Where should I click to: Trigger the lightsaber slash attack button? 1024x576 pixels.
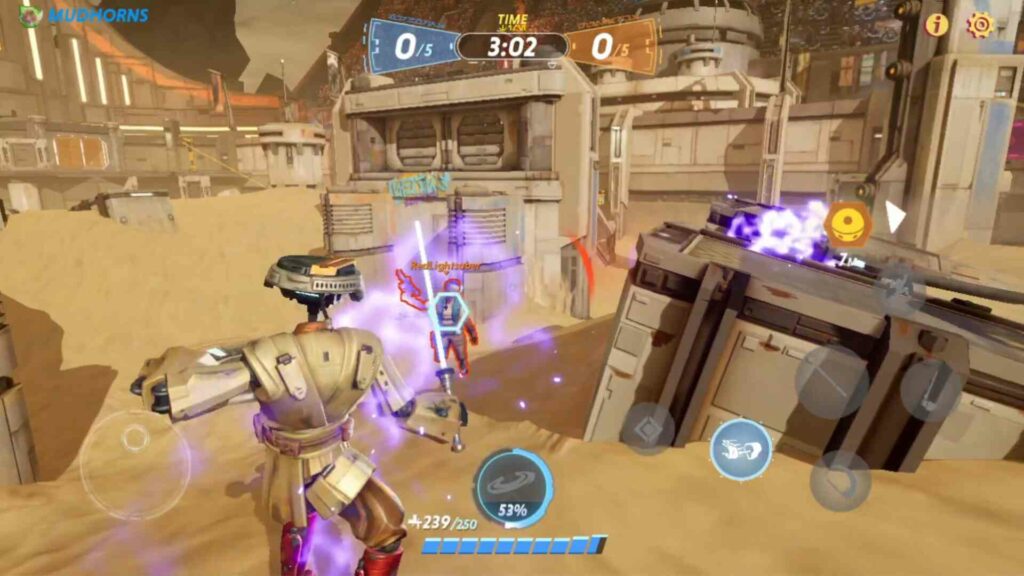tap(831, 381)
